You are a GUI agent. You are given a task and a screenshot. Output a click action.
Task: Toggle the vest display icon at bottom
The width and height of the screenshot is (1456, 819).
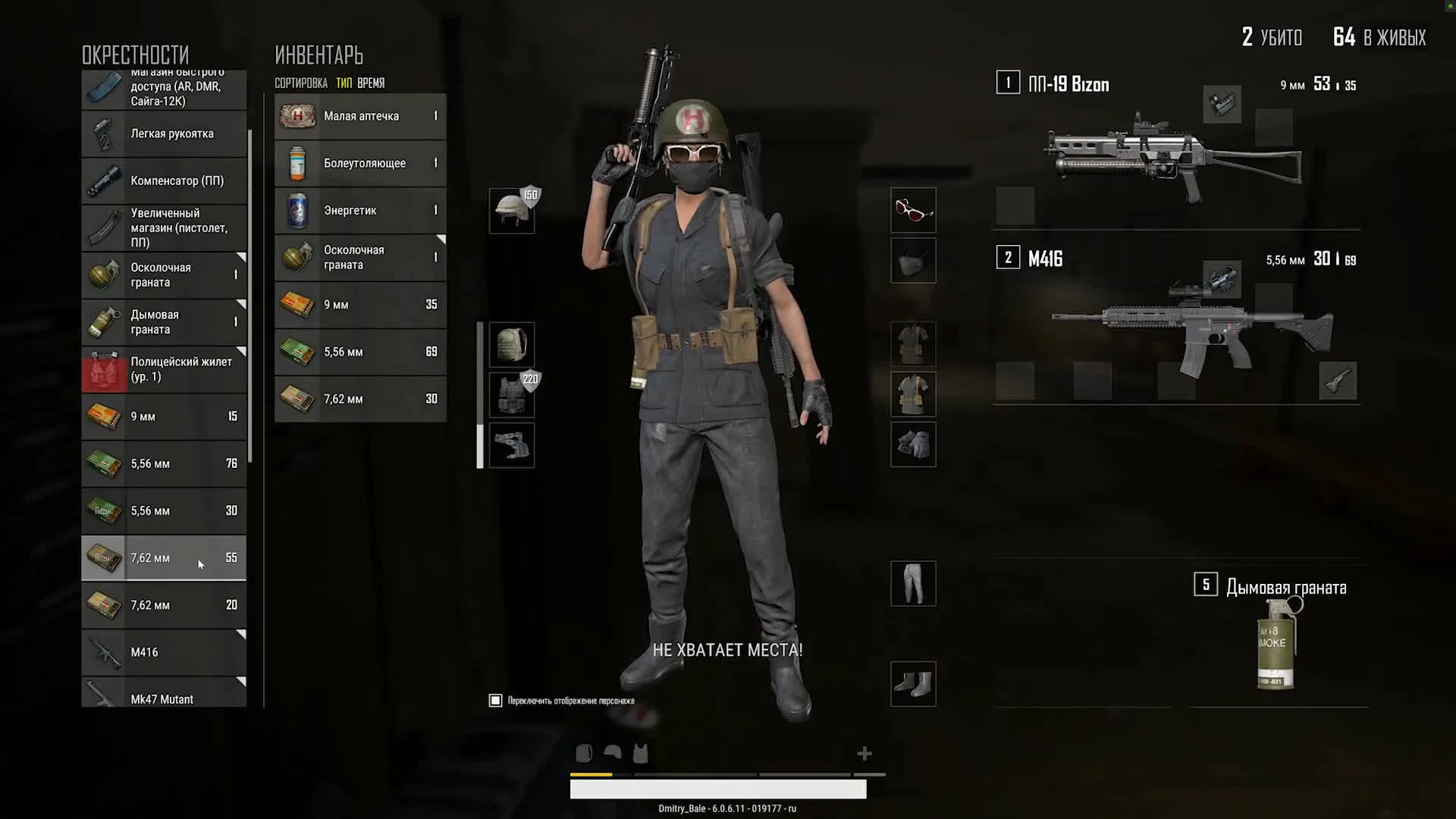640,753
